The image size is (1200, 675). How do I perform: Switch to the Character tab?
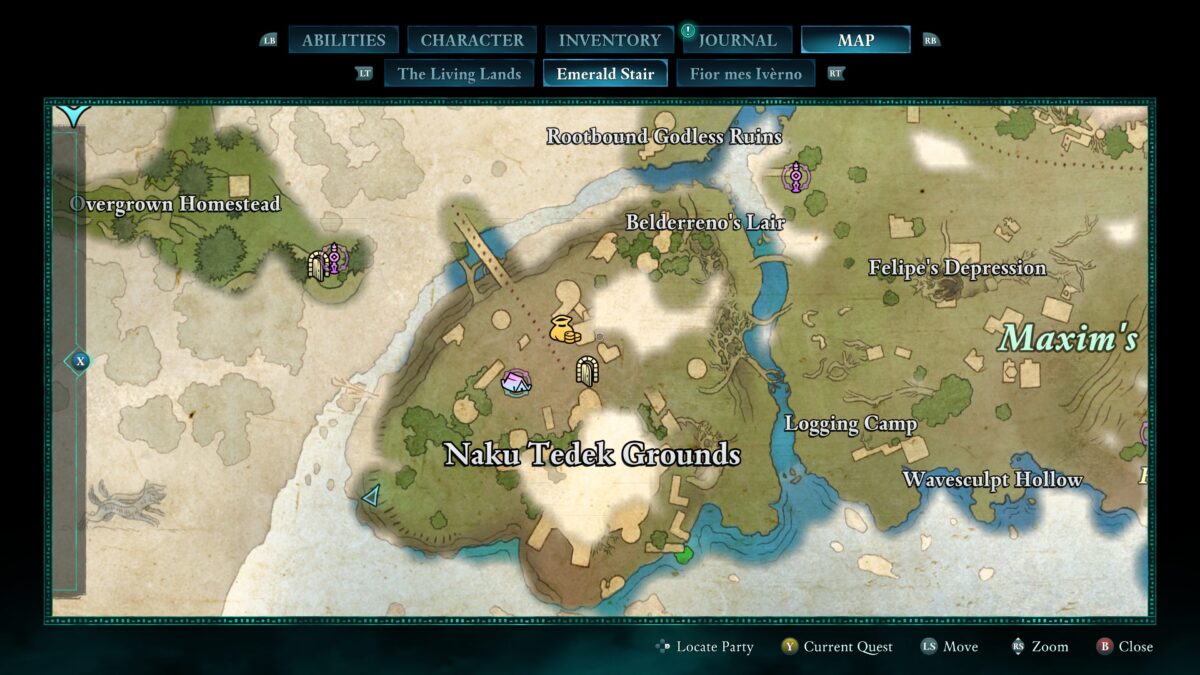pyautogui.click(x=472, y=40)
